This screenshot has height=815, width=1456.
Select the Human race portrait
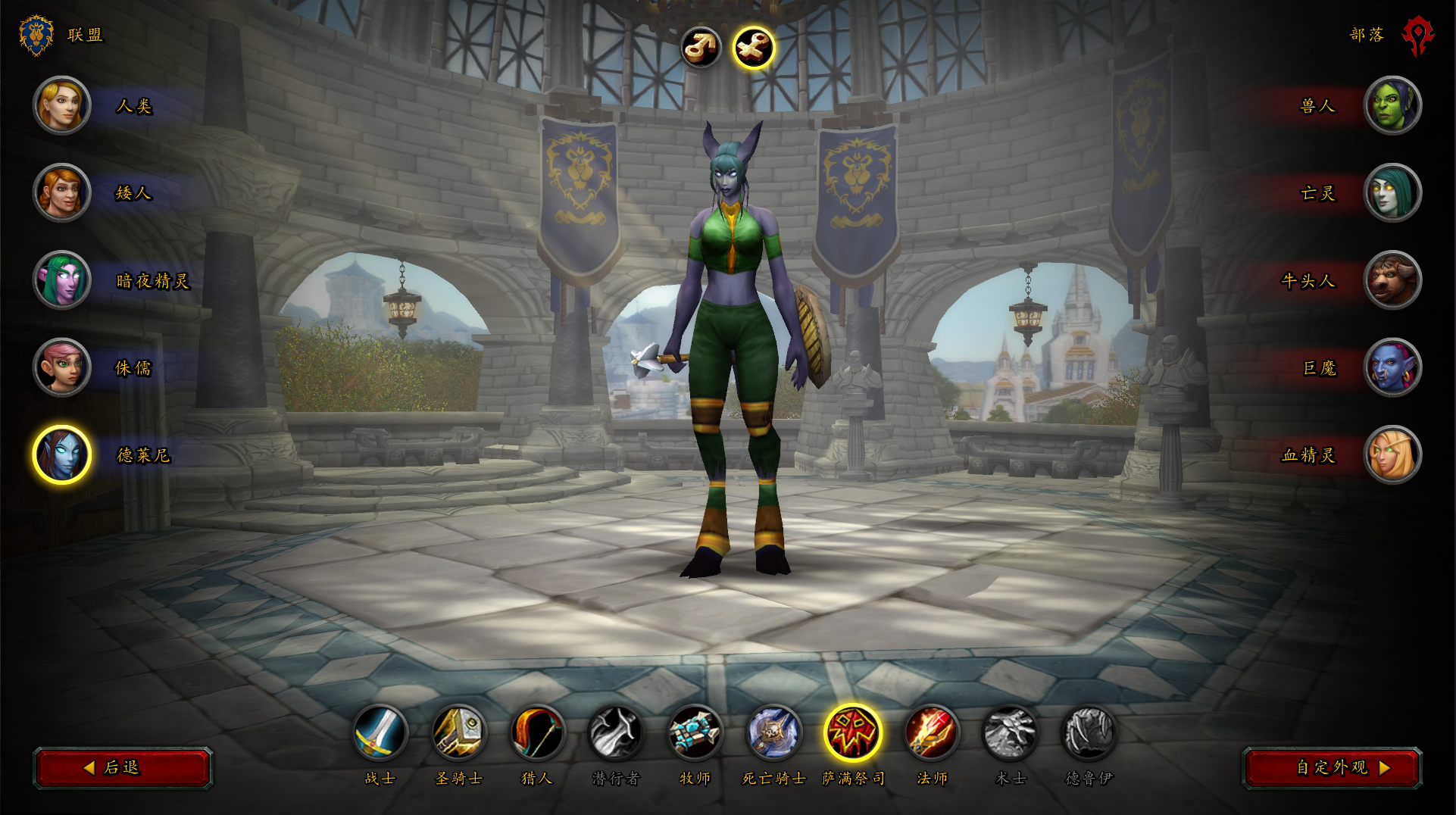point(62,105)
